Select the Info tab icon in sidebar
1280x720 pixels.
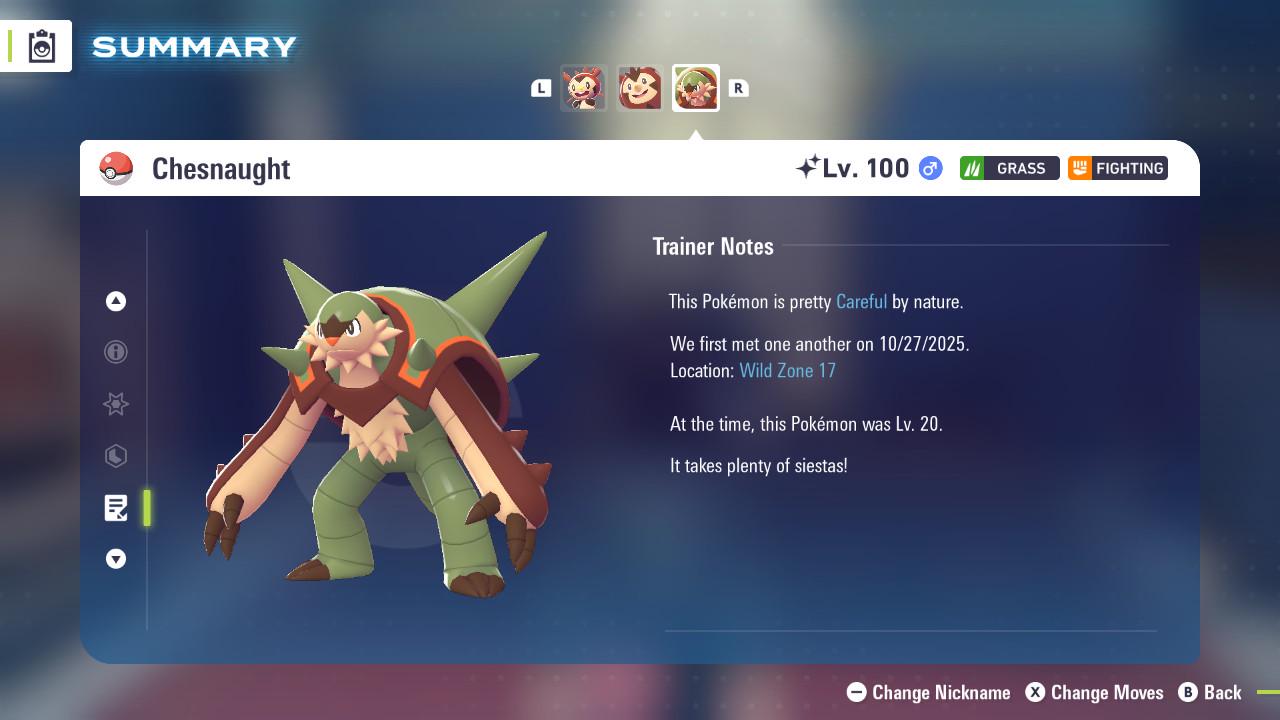[116, 352]
